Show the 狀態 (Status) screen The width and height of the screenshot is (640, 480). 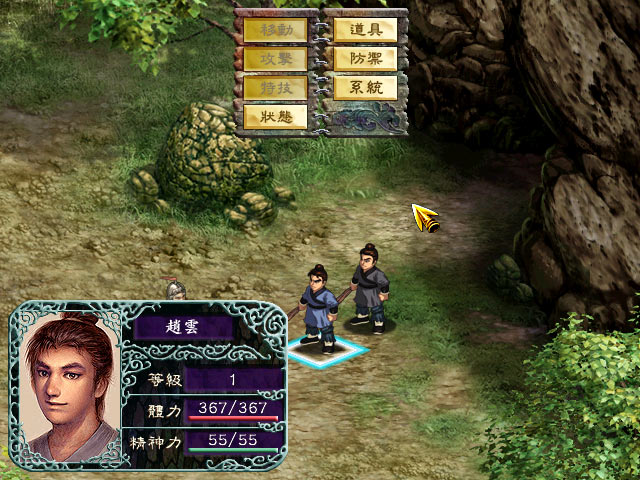click(275, 117)
